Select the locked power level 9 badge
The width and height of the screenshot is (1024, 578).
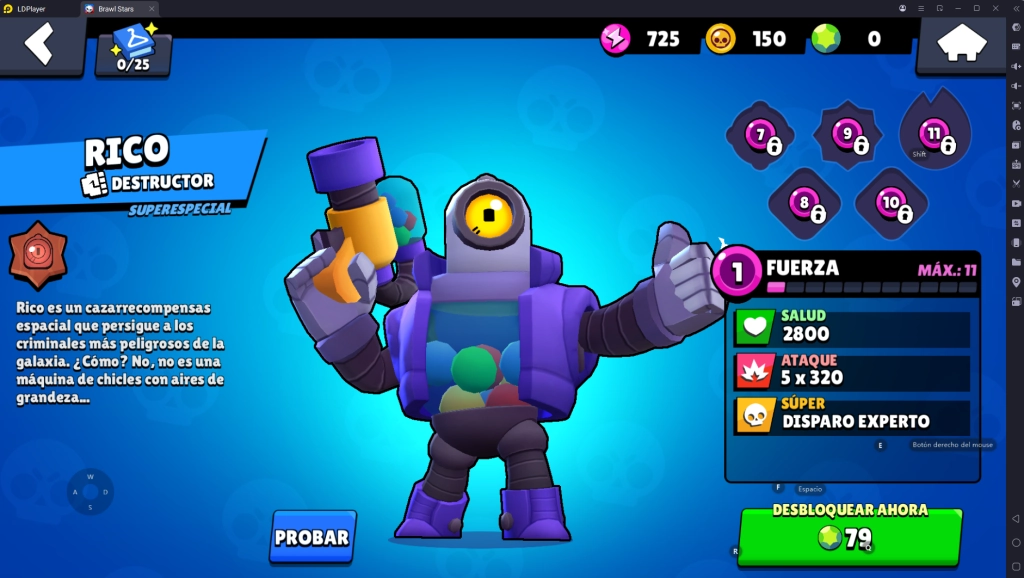pos(847,135)
